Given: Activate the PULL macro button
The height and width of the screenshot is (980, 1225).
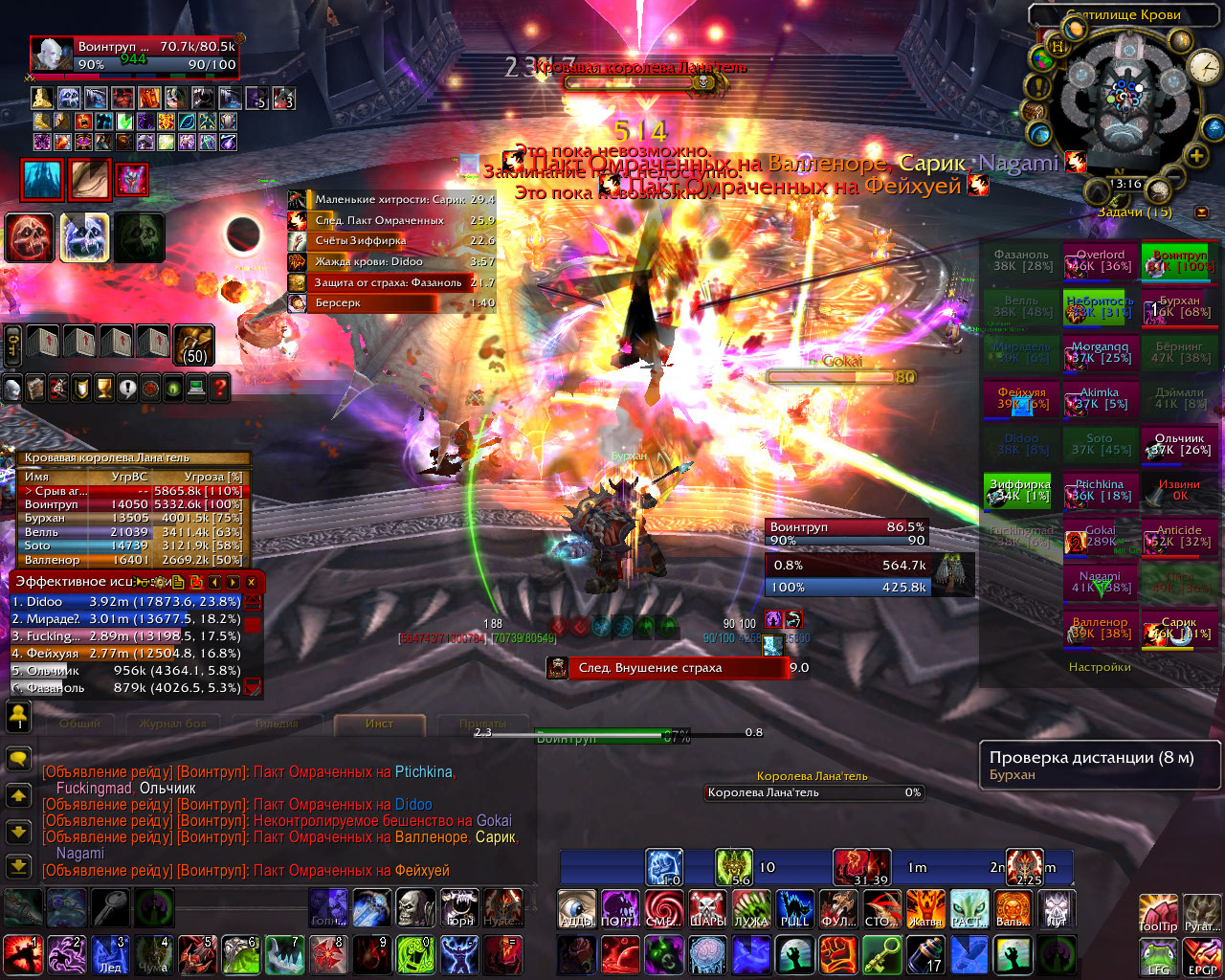Looking at the screenshot, I should [794, 907].
